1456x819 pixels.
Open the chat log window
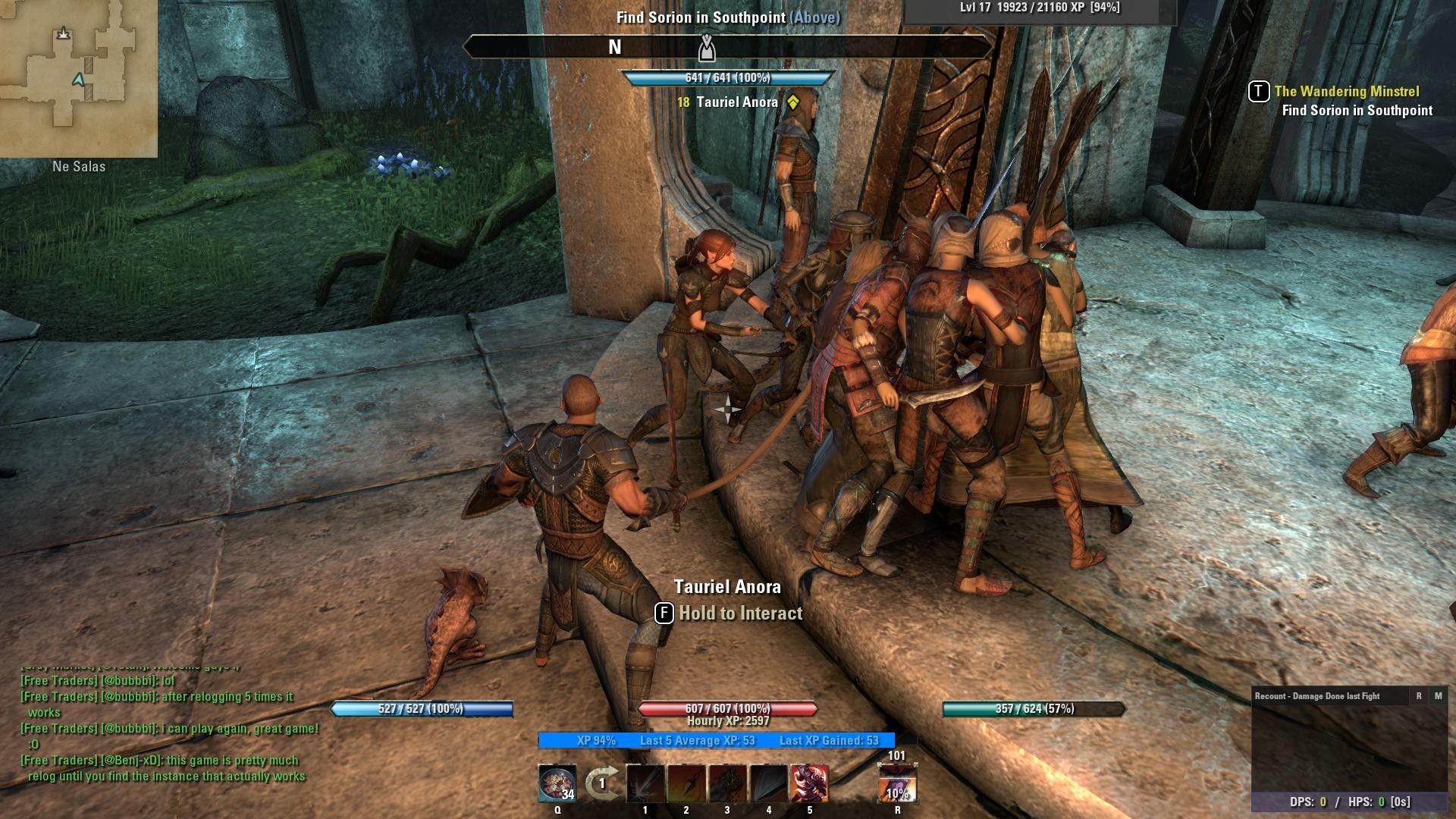point(167,728)
